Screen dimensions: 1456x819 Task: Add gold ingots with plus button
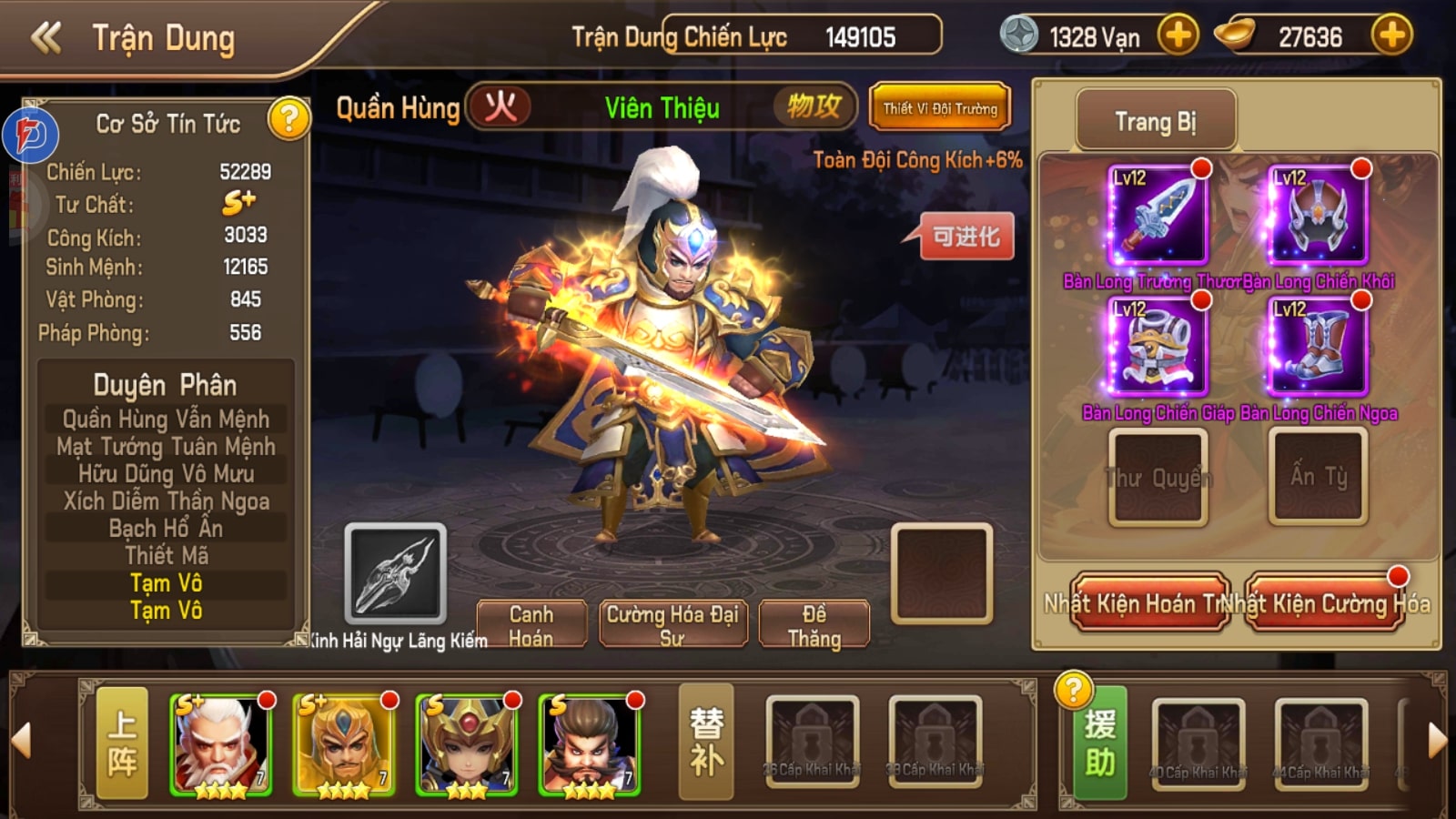[x=1391, y=36]
